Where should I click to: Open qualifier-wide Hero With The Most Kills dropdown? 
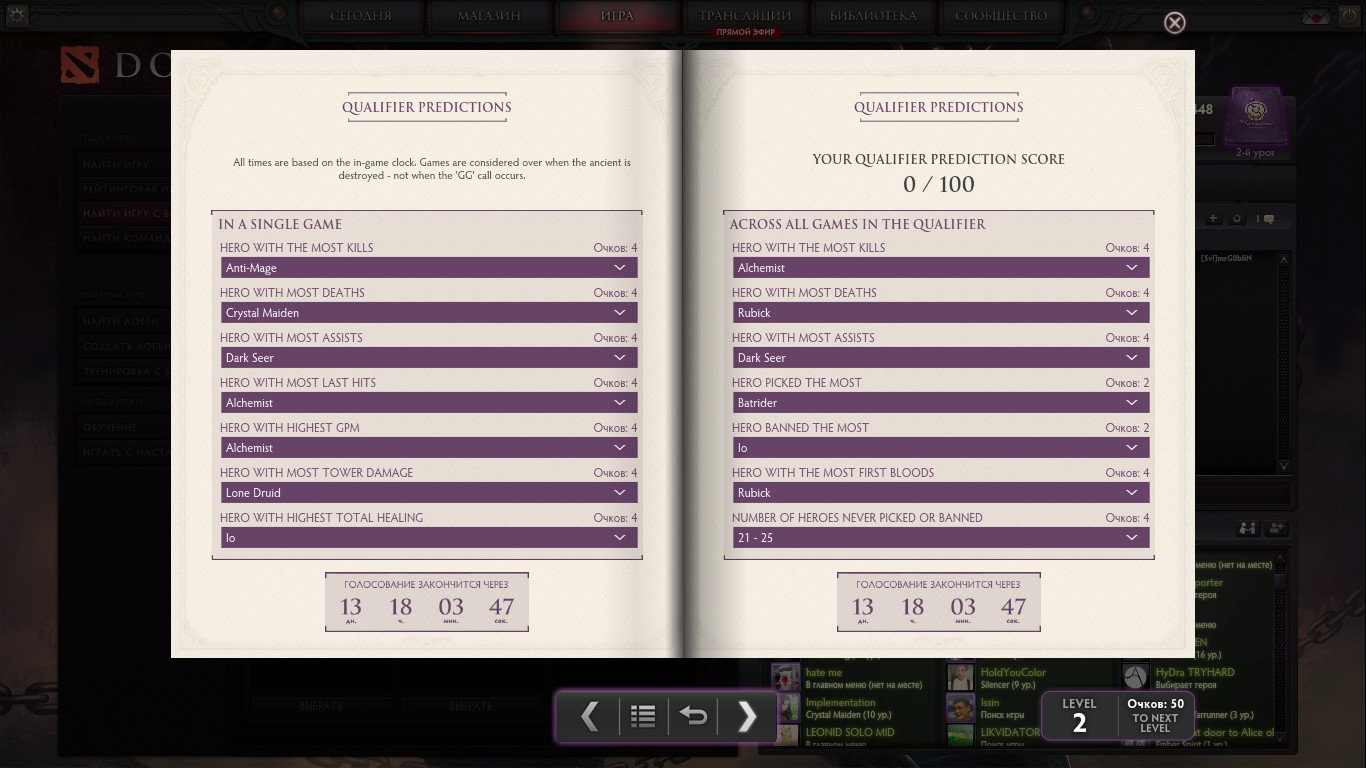pyautogui.click(x=940, y=268)
